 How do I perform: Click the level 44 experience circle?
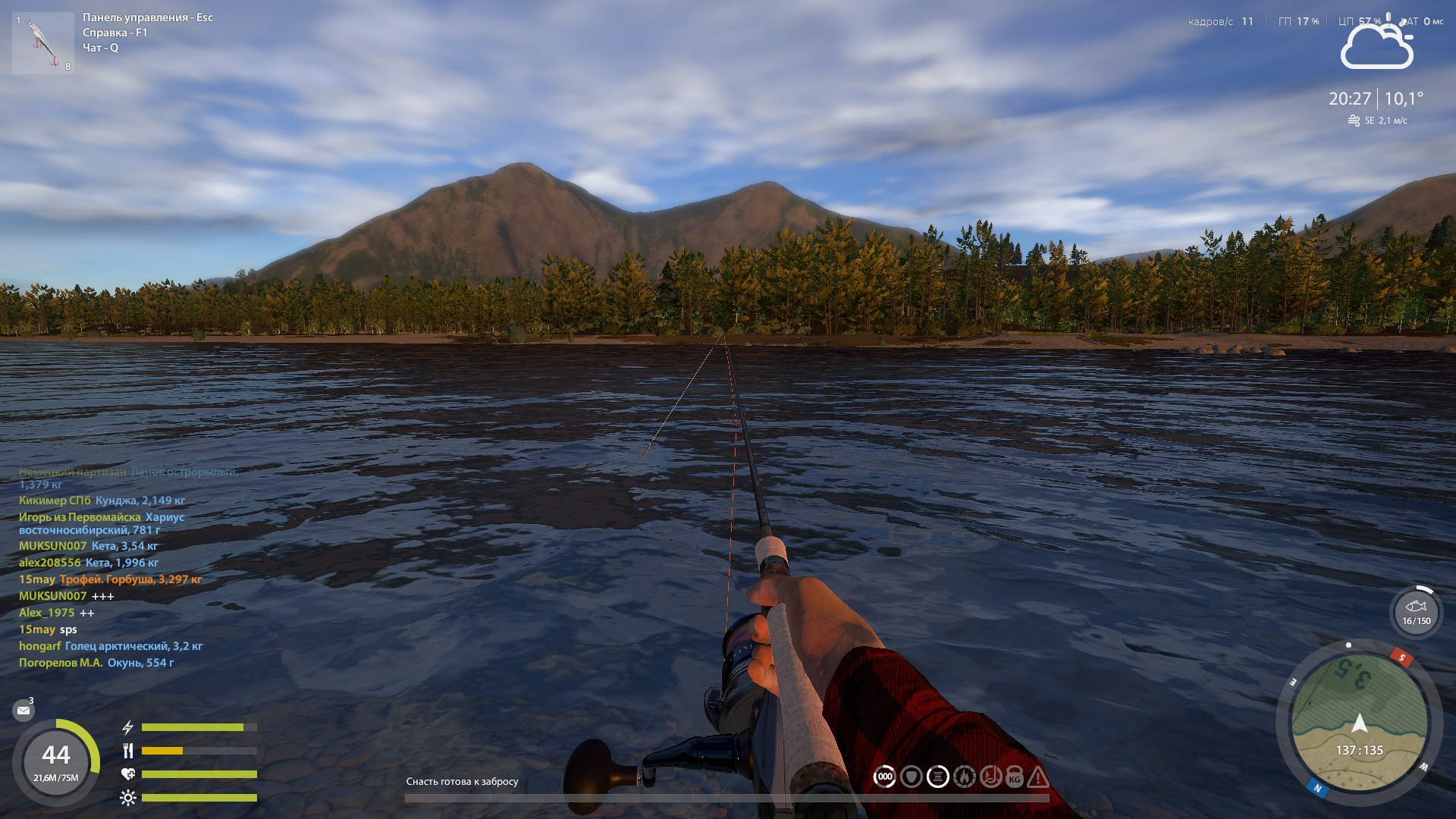(x=56, y=761)
